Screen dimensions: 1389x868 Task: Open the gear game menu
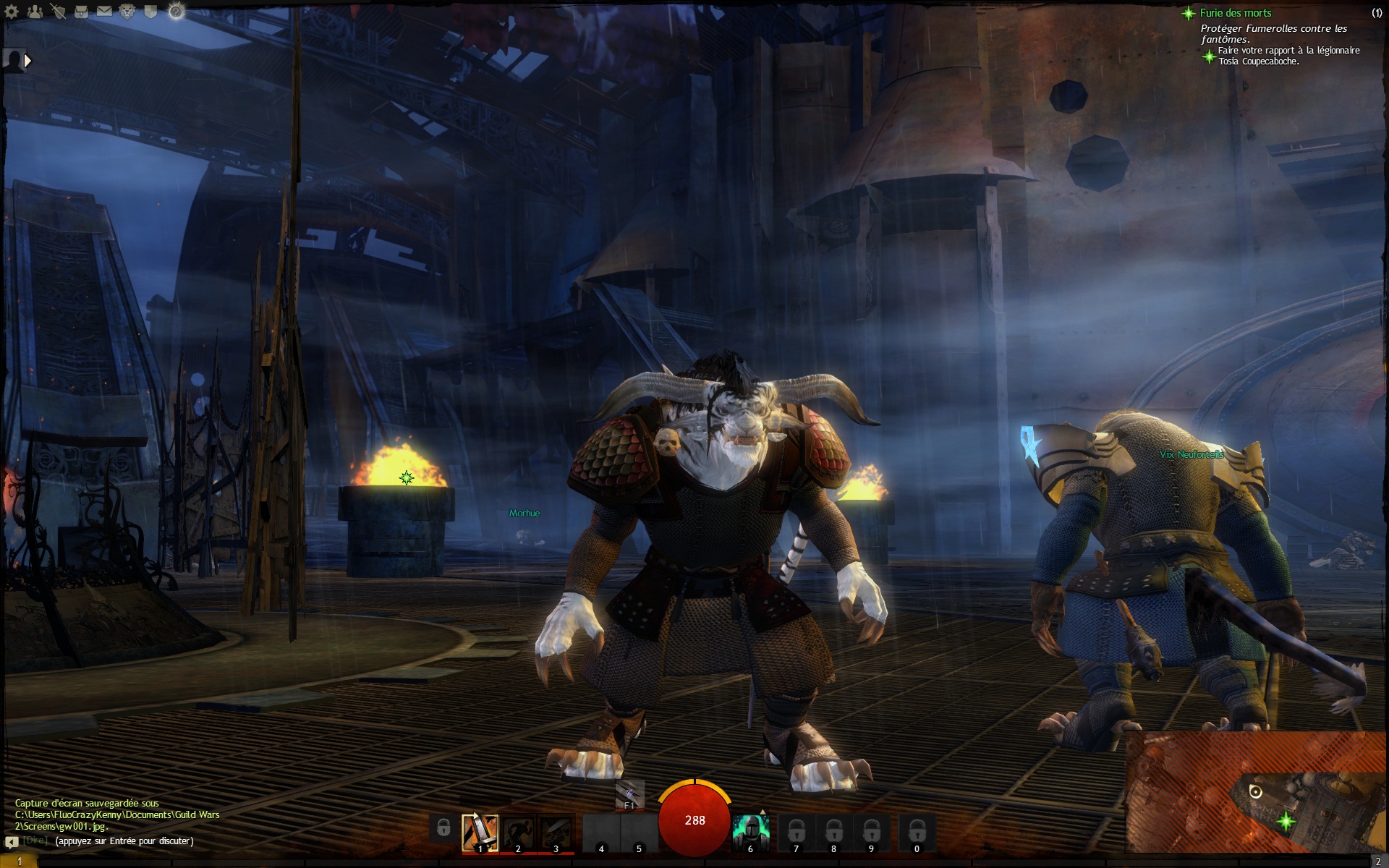click(x=12, y=12)
